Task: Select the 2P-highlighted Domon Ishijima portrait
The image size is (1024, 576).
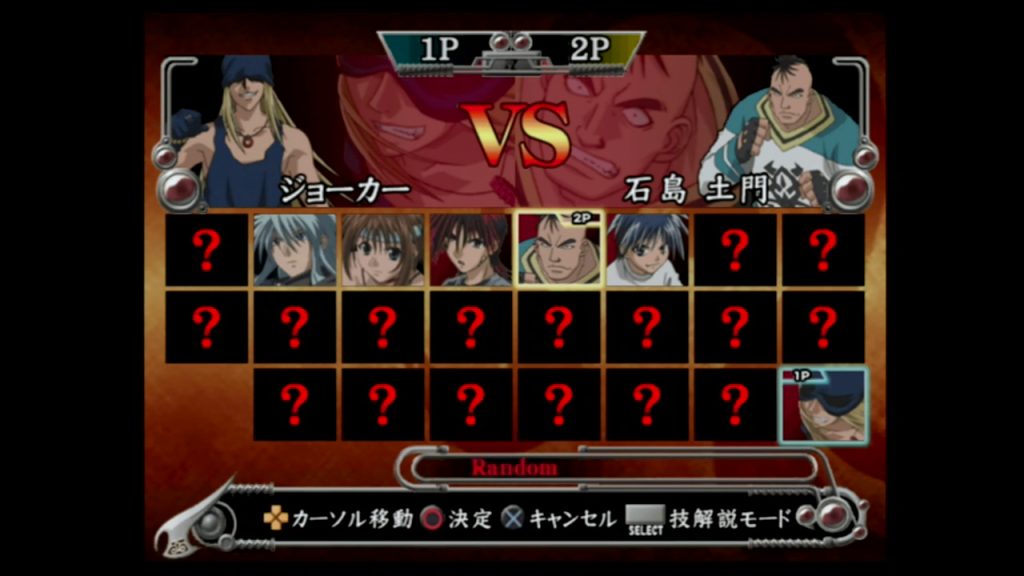Action: pos(559,250)
